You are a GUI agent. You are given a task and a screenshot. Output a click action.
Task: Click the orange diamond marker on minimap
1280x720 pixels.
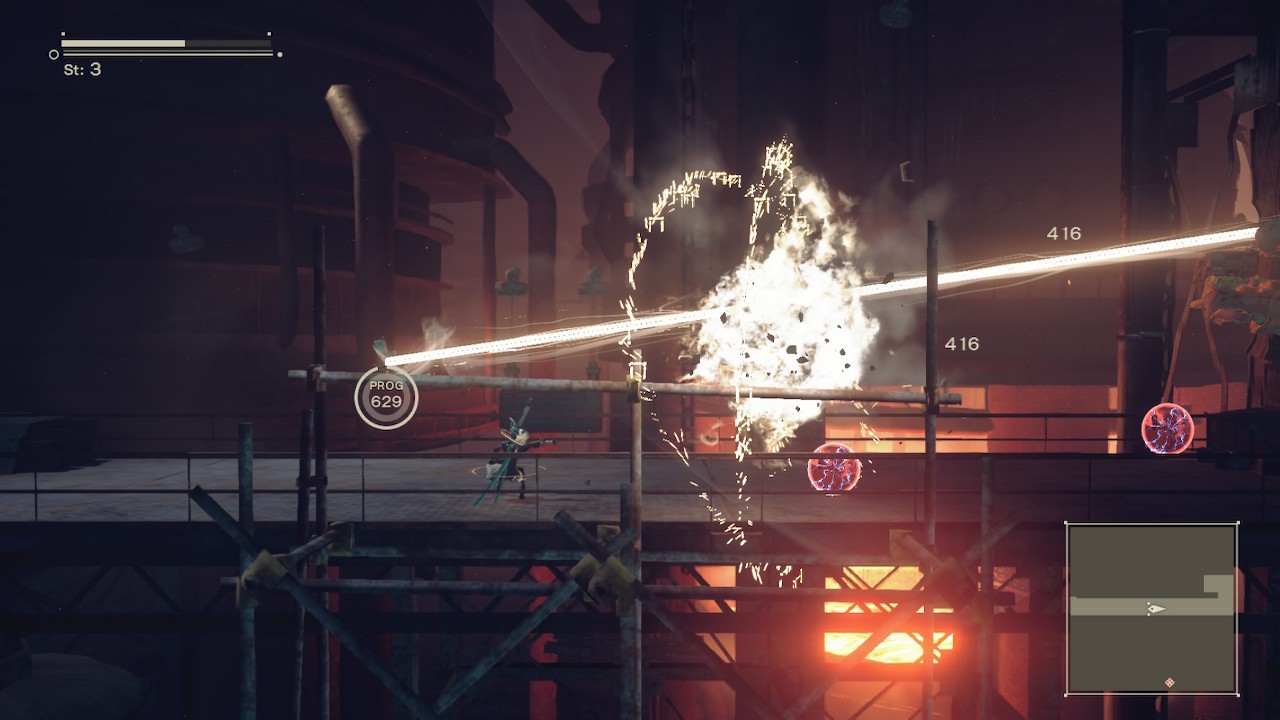(x=1169, y=683)
